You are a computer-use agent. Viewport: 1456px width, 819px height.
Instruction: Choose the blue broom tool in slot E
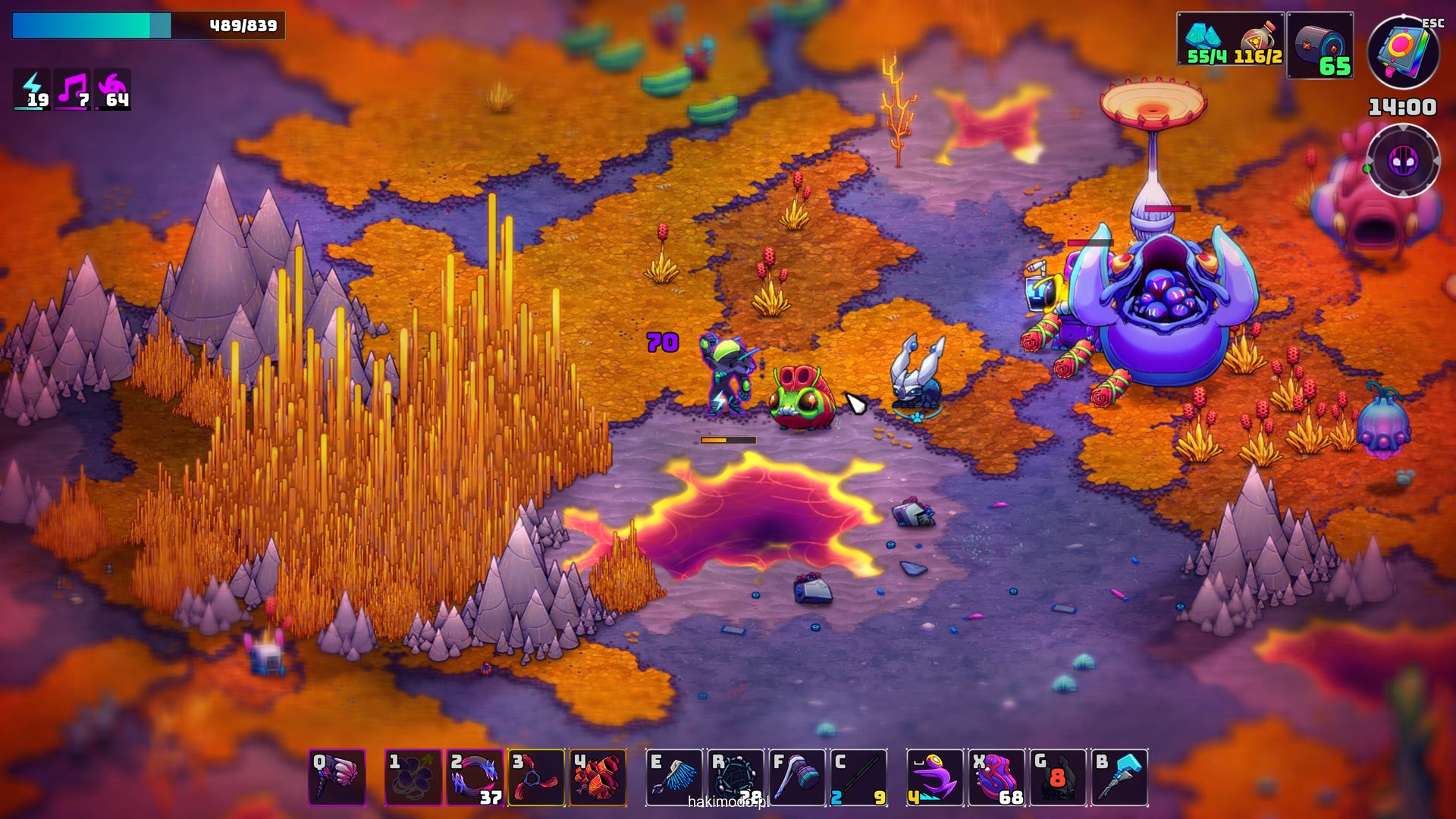coord(674,777)
